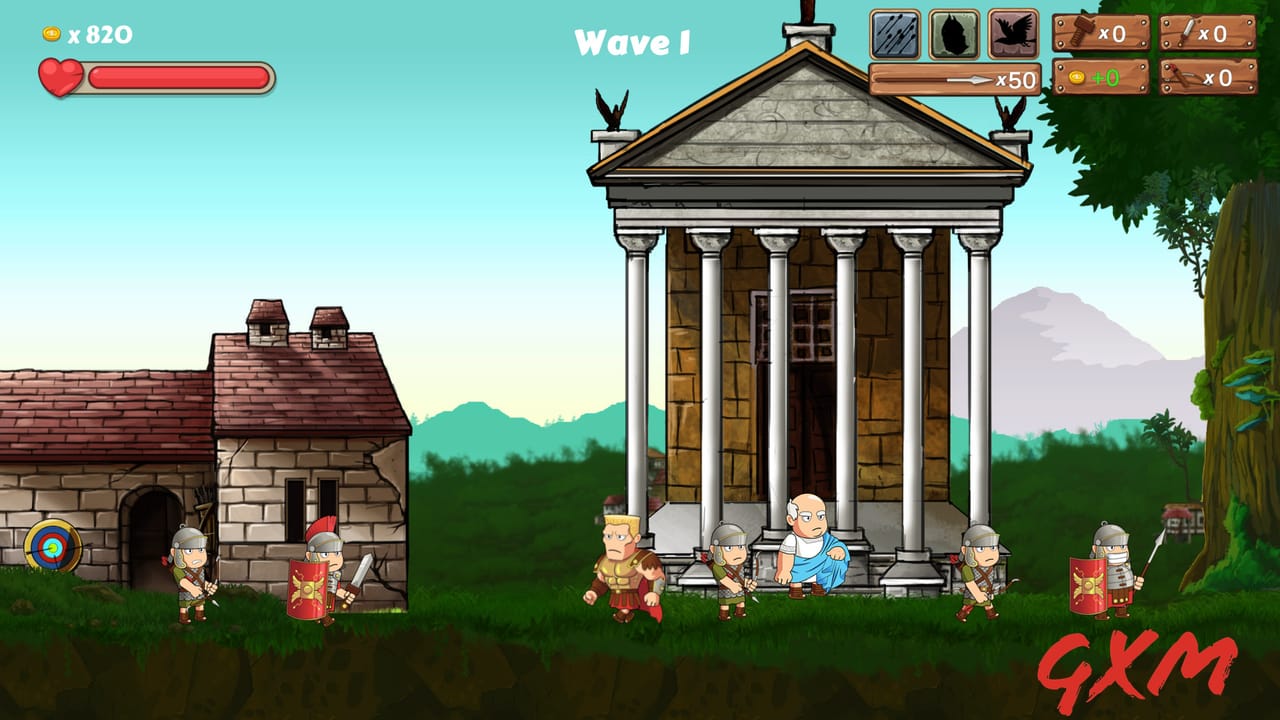Click the crossbow resource counter
Screen dimensions: 1280x720
click(1205, 75)
